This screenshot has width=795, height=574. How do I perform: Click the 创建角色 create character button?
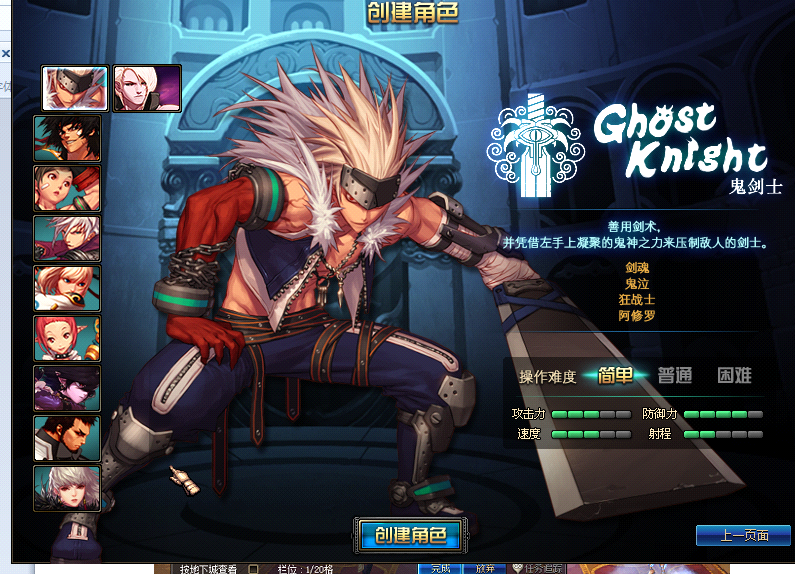pos(406,534)
